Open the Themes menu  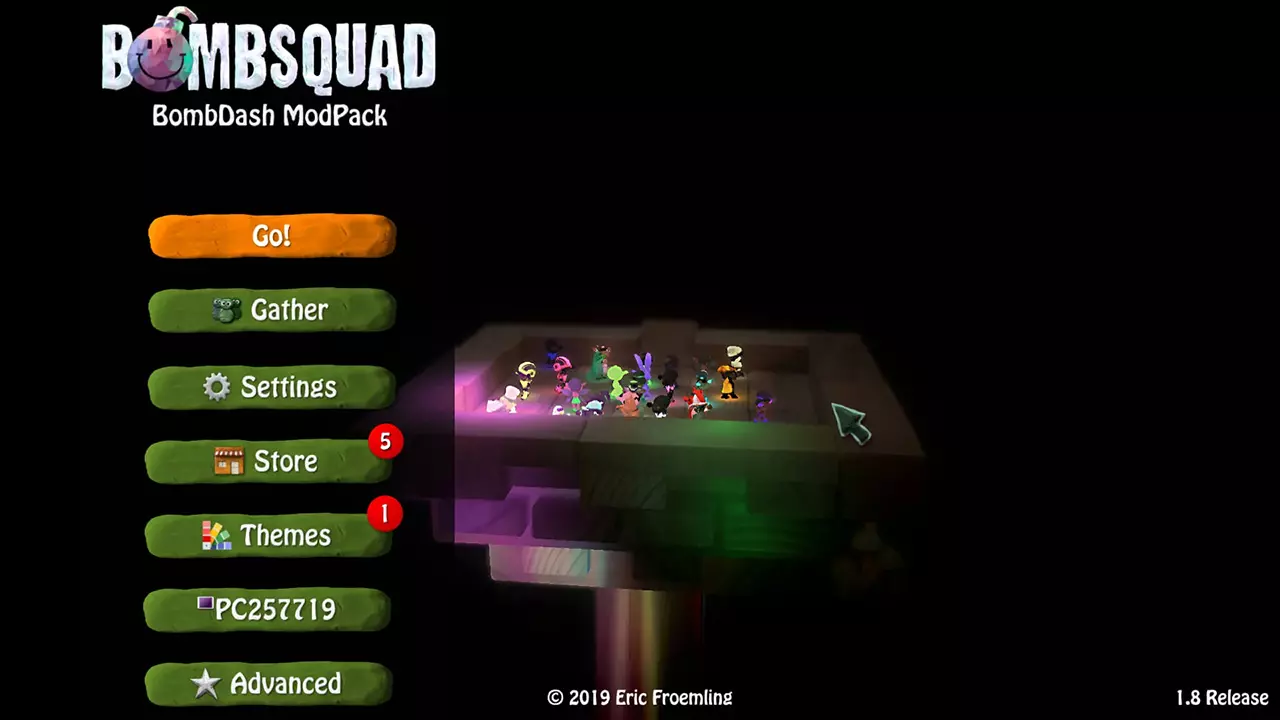point(271,536)
